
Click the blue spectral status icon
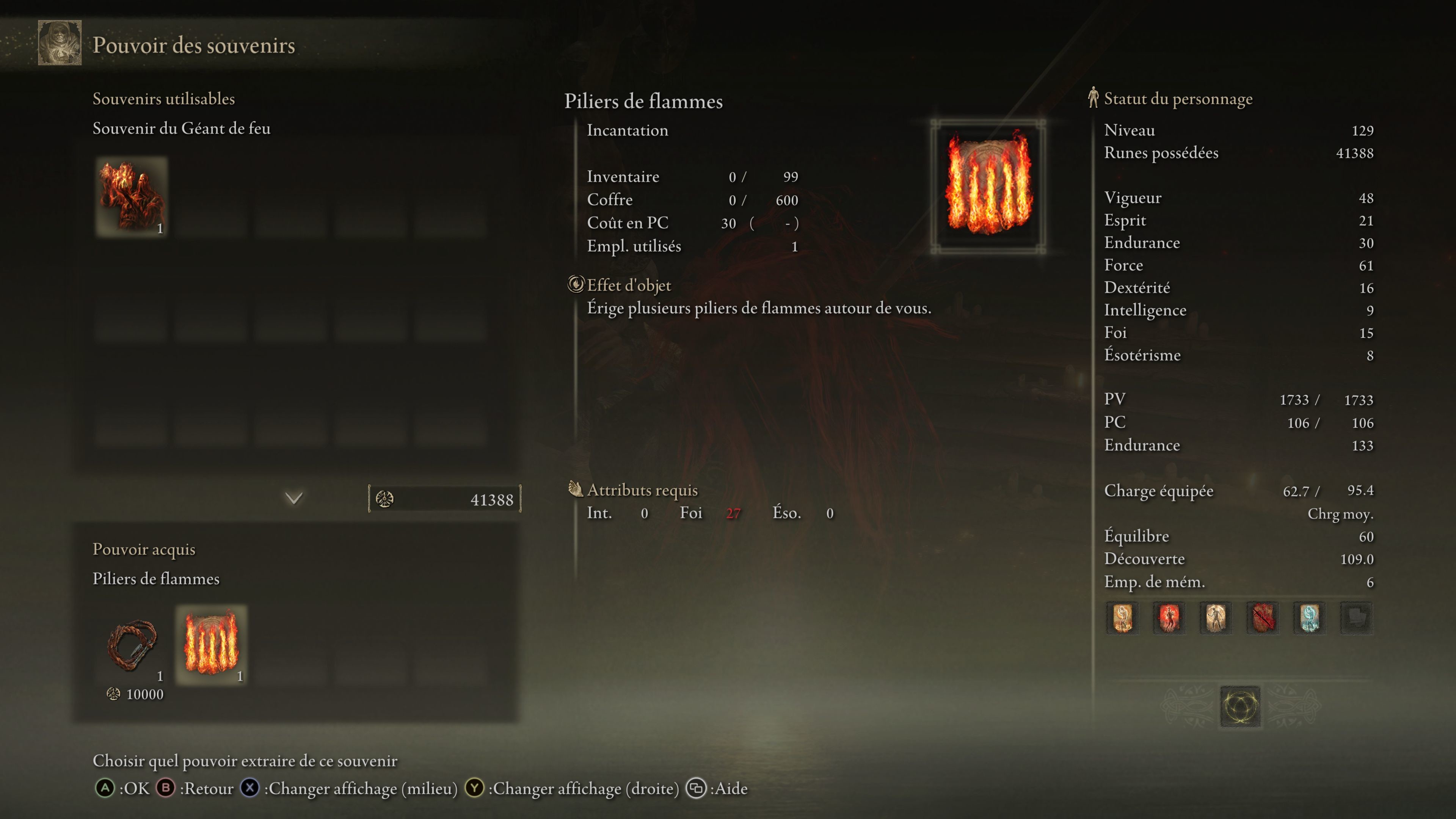click(x=1309, y=618)
